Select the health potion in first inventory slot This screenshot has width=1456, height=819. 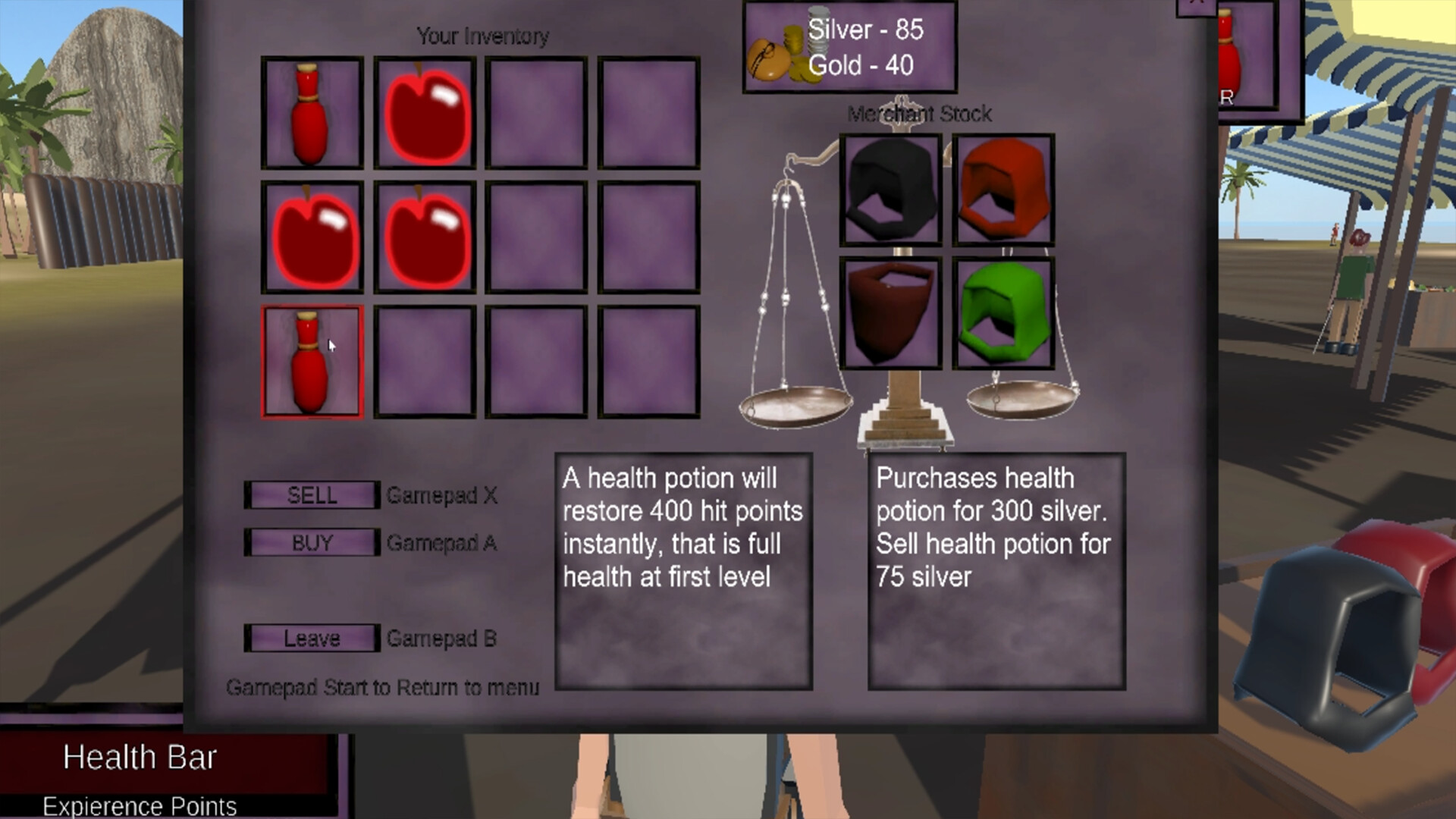click(x=312, y=114)
